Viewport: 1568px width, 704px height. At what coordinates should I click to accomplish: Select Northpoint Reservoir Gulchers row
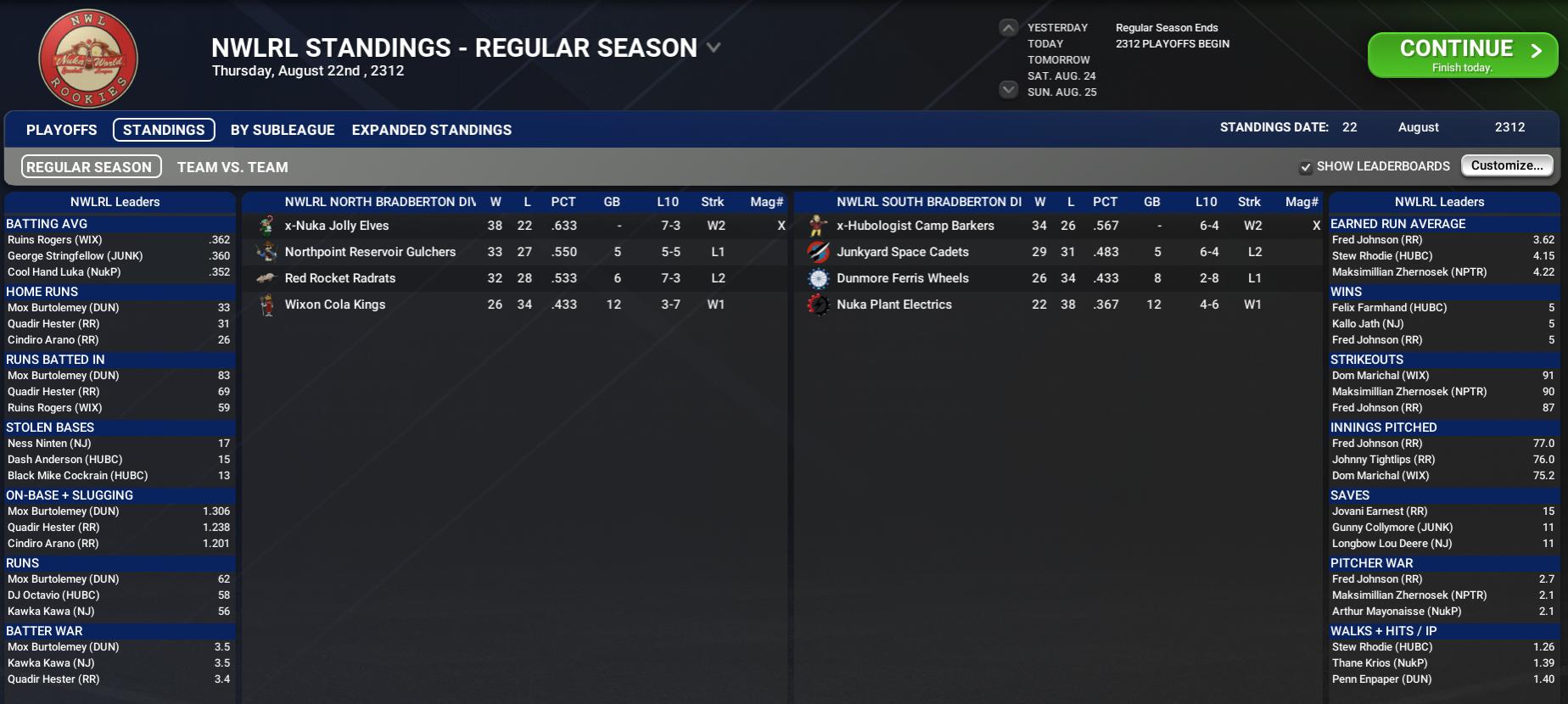(370, 252)
